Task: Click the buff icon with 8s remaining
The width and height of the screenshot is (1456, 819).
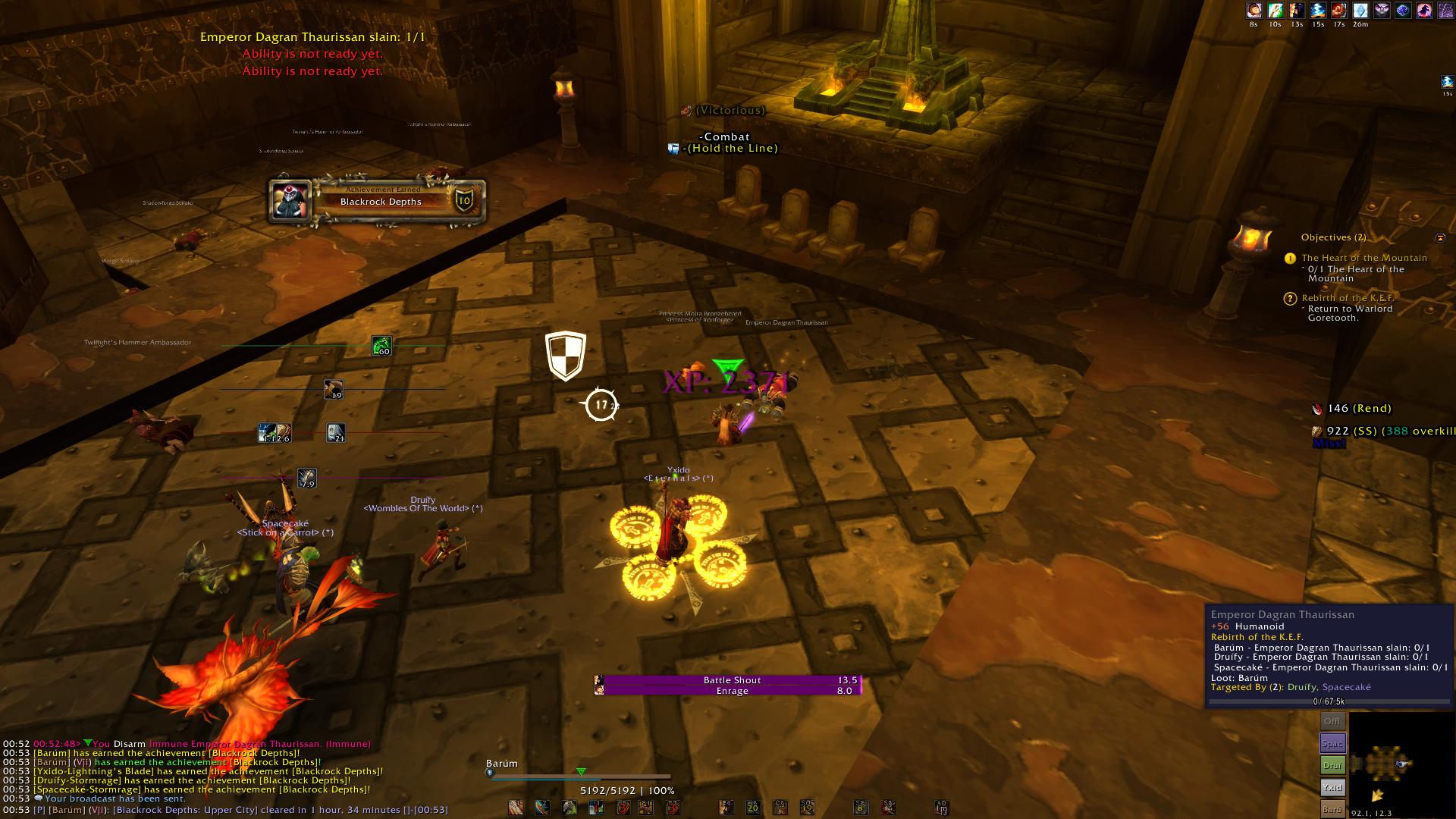Action: click(x=1254, y=11)
